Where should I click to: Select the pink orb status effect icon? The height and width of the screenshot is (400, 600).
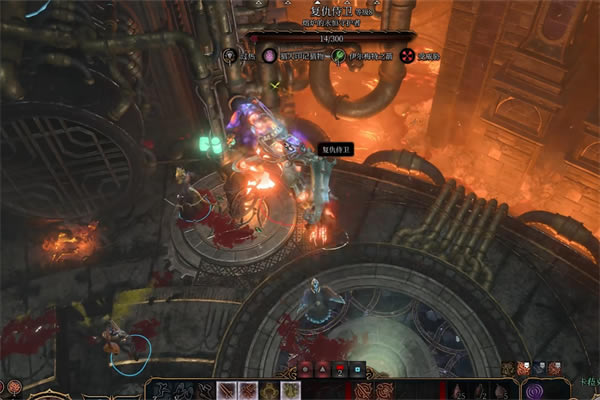click(x=269, y=57)
